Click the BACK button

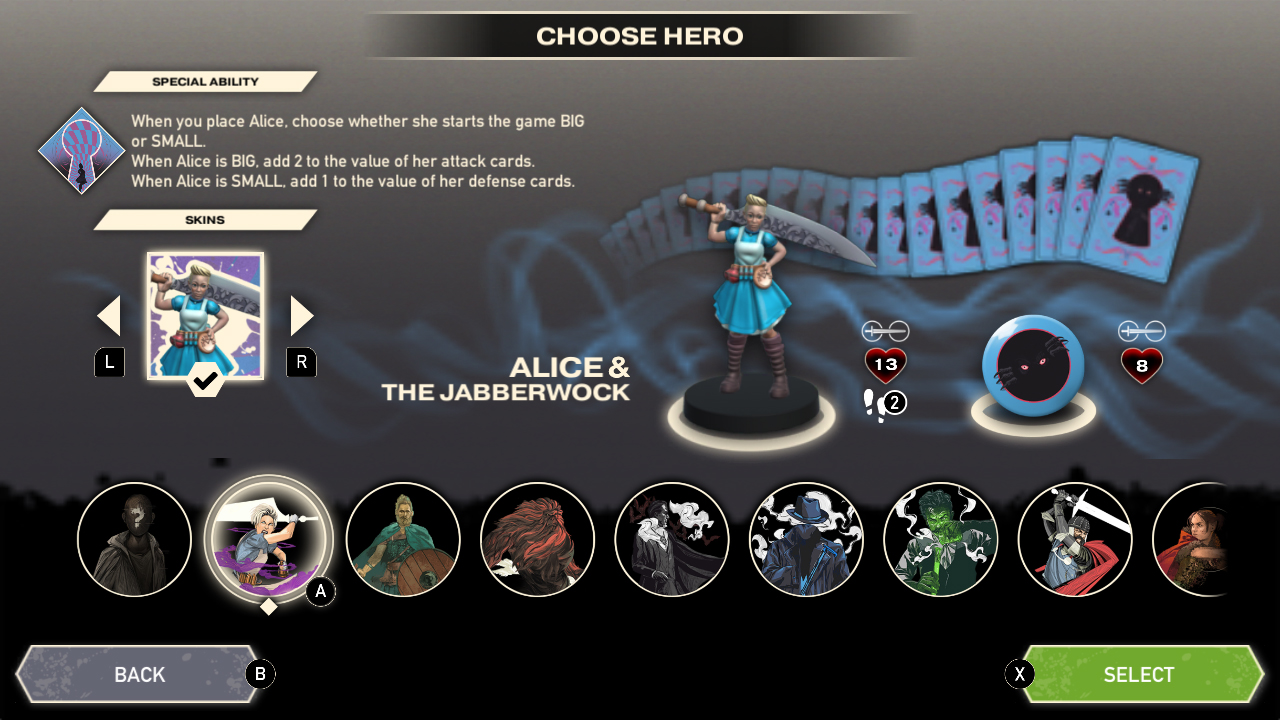140,674
